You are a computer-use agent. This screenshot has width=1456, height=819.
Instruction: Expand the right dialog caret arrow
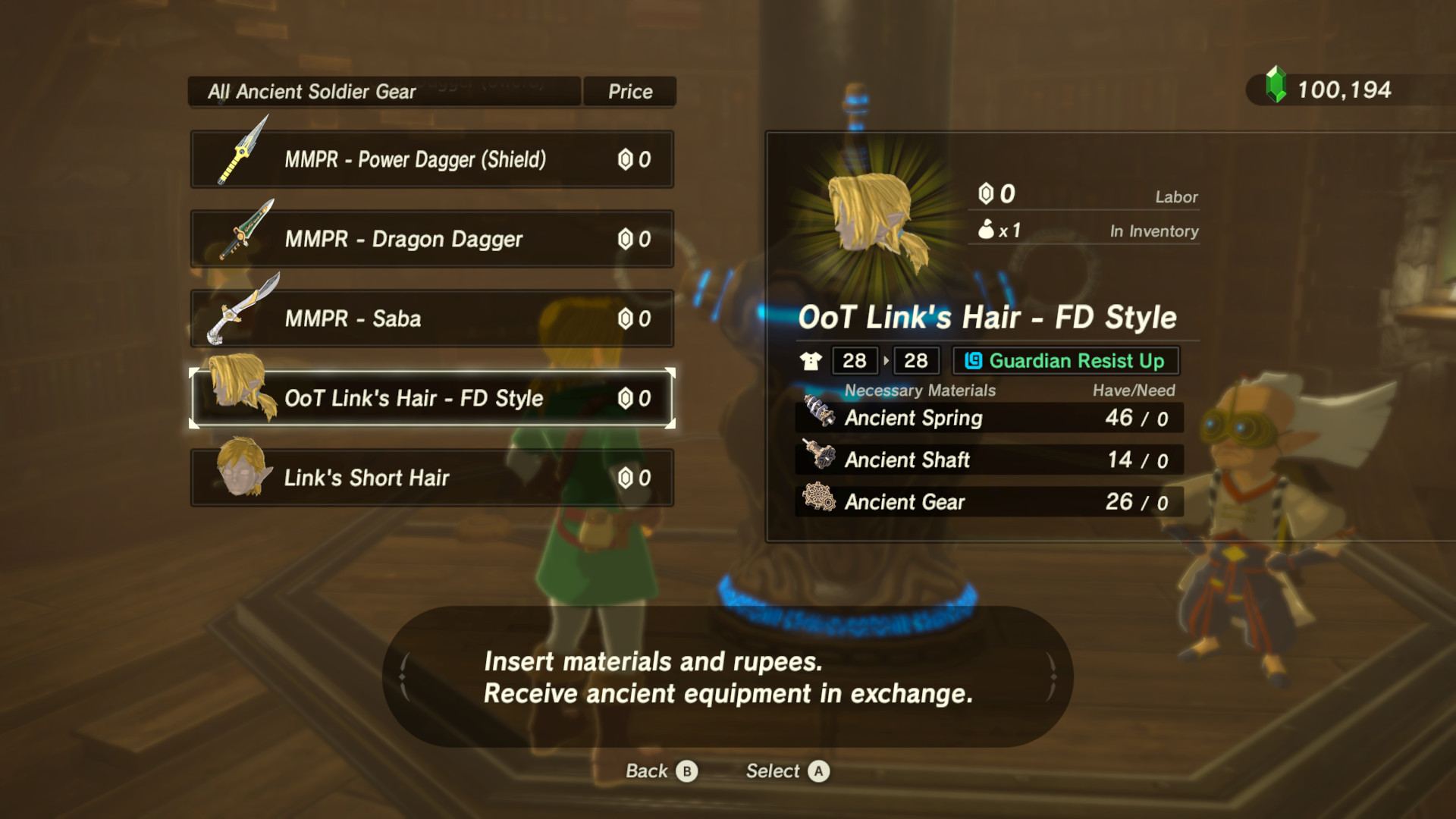[1054, 677]
